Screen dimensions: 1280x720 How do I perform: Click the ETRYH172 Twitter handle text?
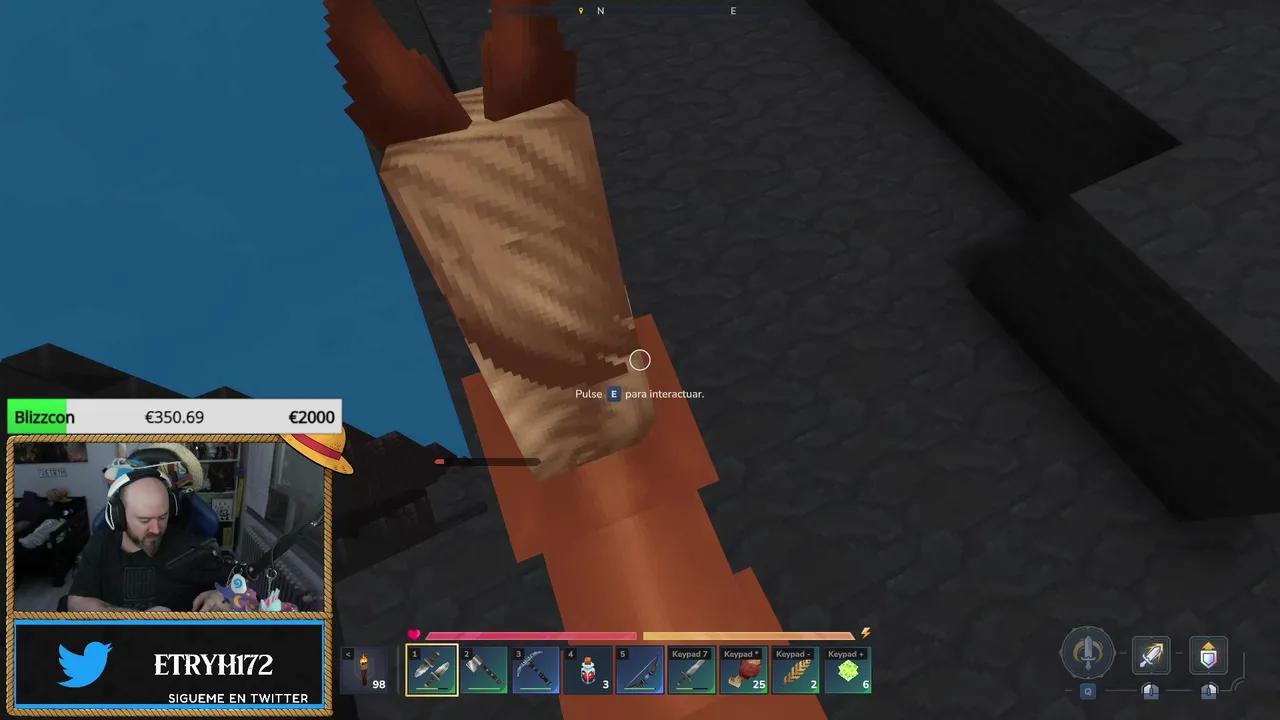(x=212, y=664)
